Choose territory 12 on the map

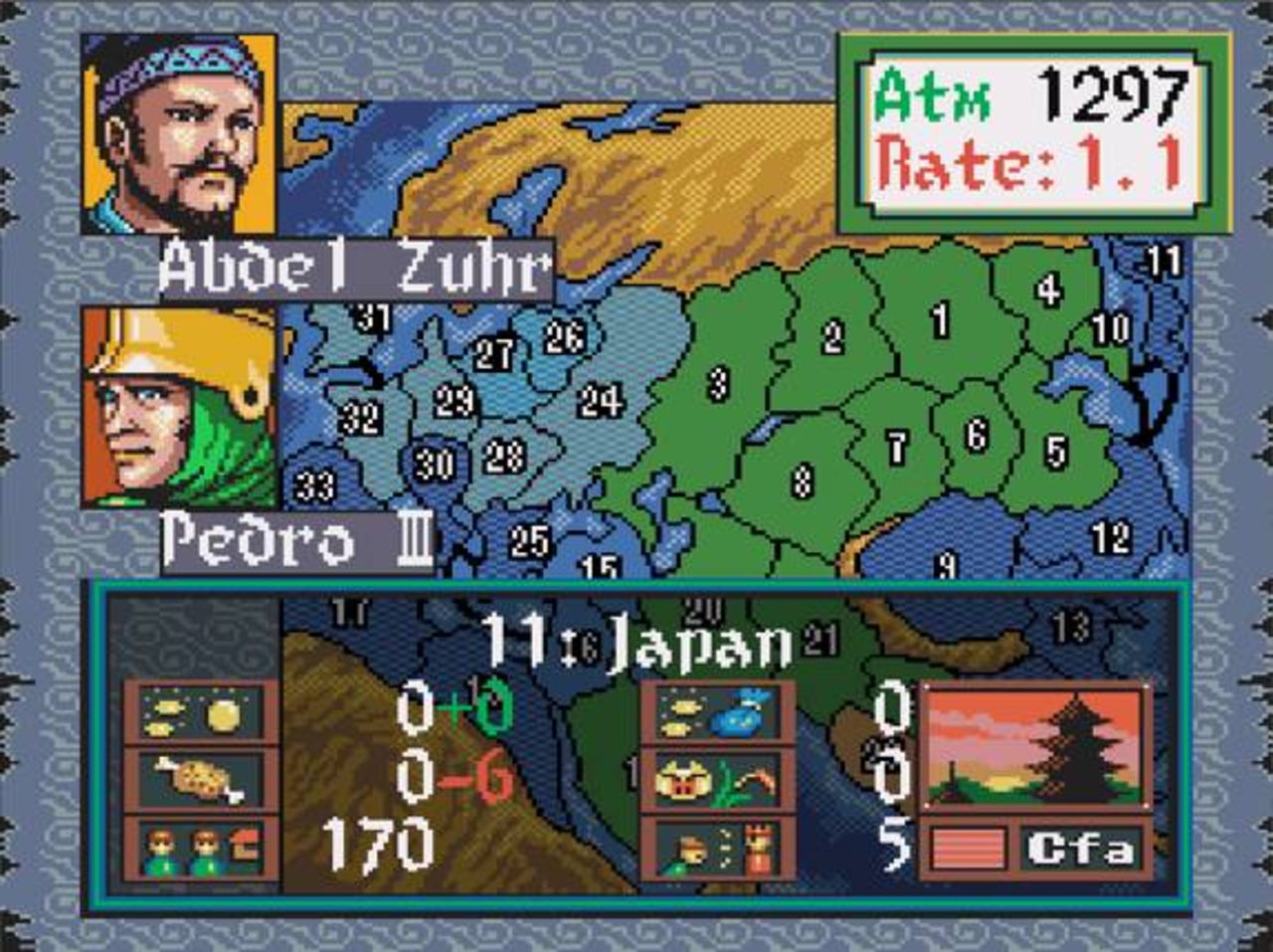click(x=1111, y=538)
